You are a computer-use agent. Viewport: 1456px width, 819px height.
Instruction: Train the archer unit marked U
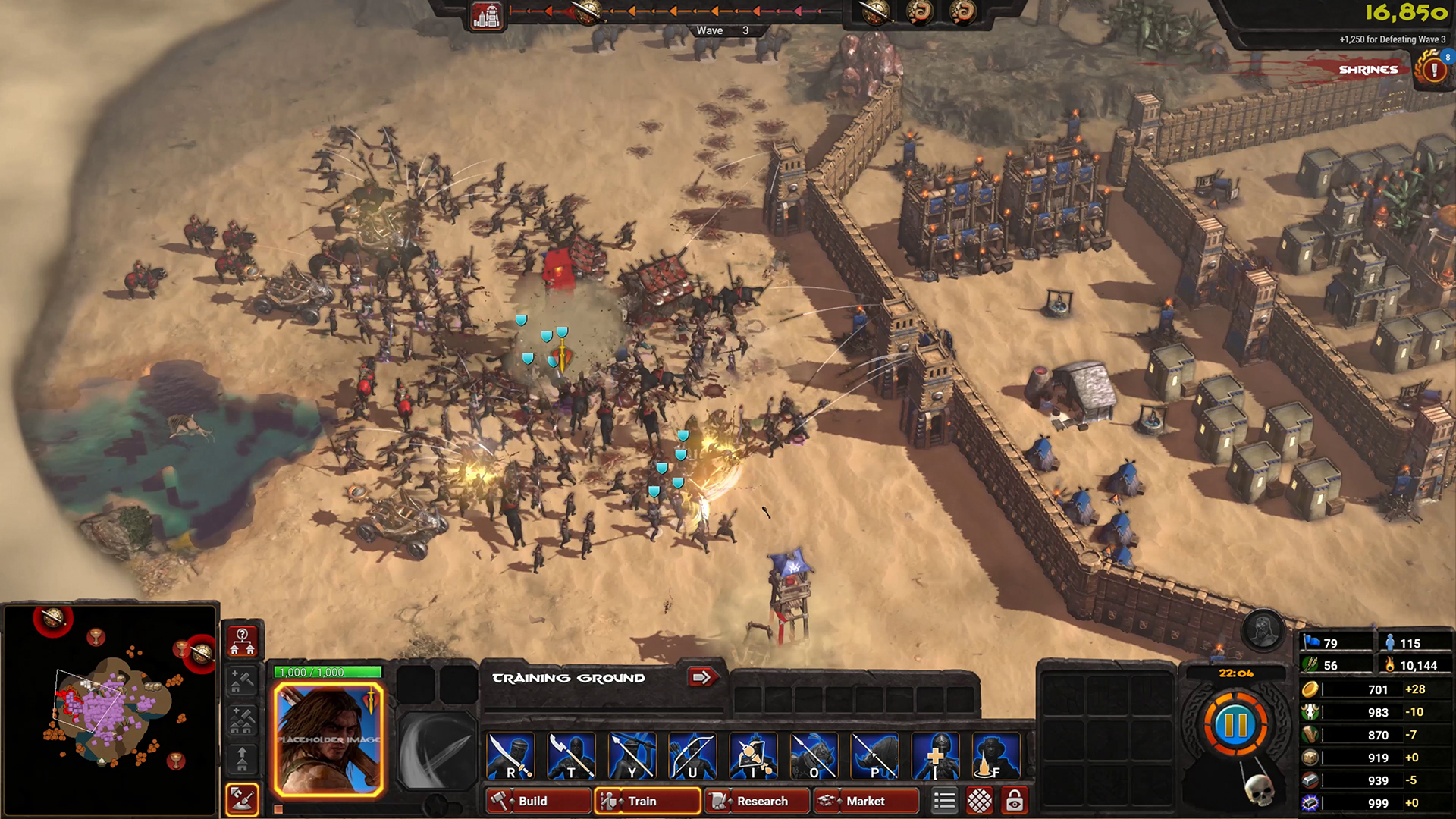coord(692,756)
